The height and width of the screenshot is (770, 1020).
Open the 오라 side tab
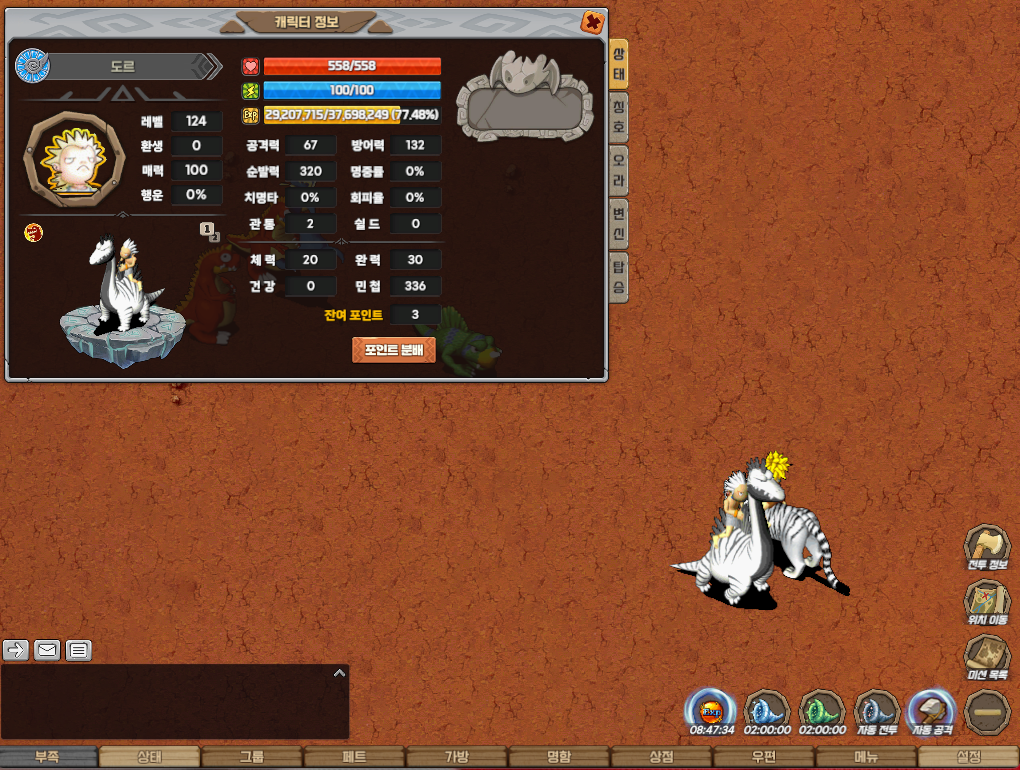pos(619,170)
